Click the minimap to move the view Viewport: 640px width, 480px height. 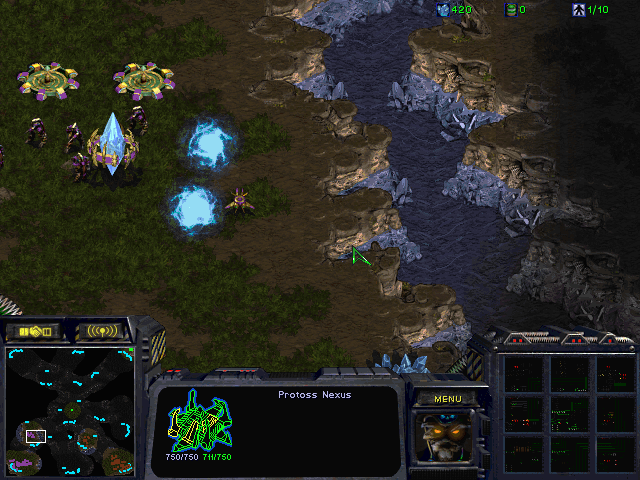[70, 410]
